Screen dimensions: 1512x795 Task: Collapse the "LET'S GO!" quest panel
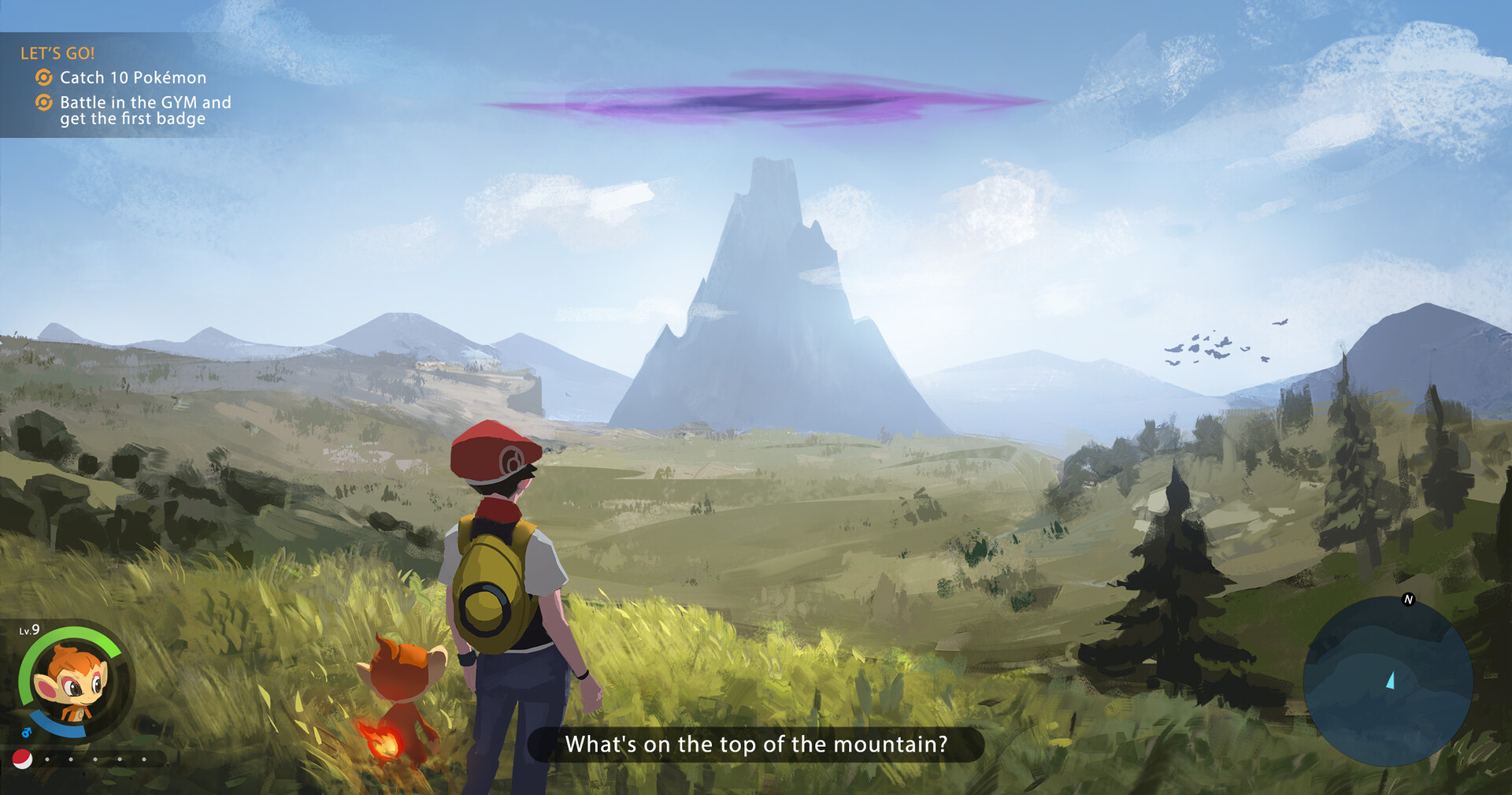point(57,54)
